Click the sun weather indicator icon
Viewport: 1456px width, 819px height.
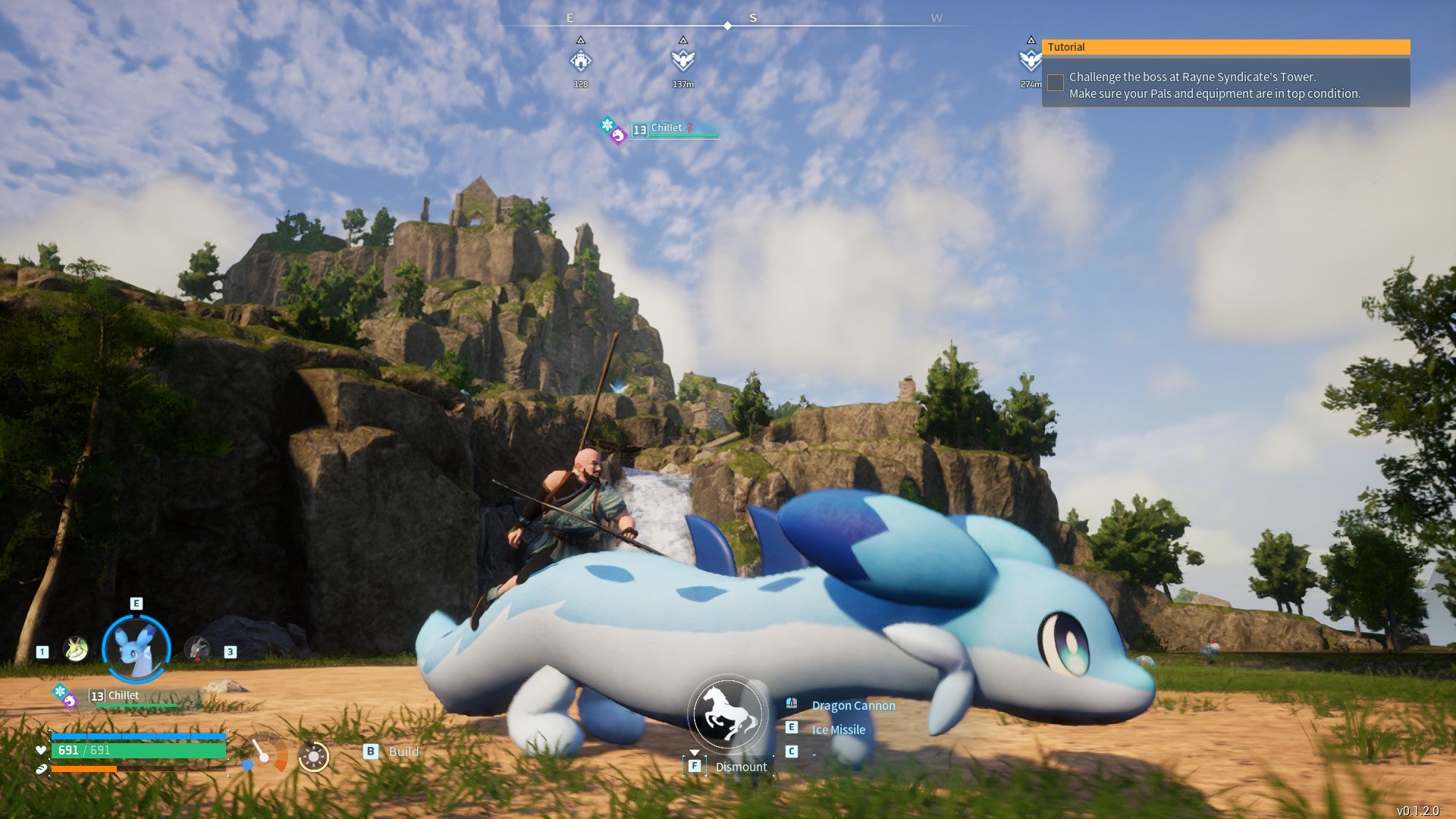[x=313, y=755]
